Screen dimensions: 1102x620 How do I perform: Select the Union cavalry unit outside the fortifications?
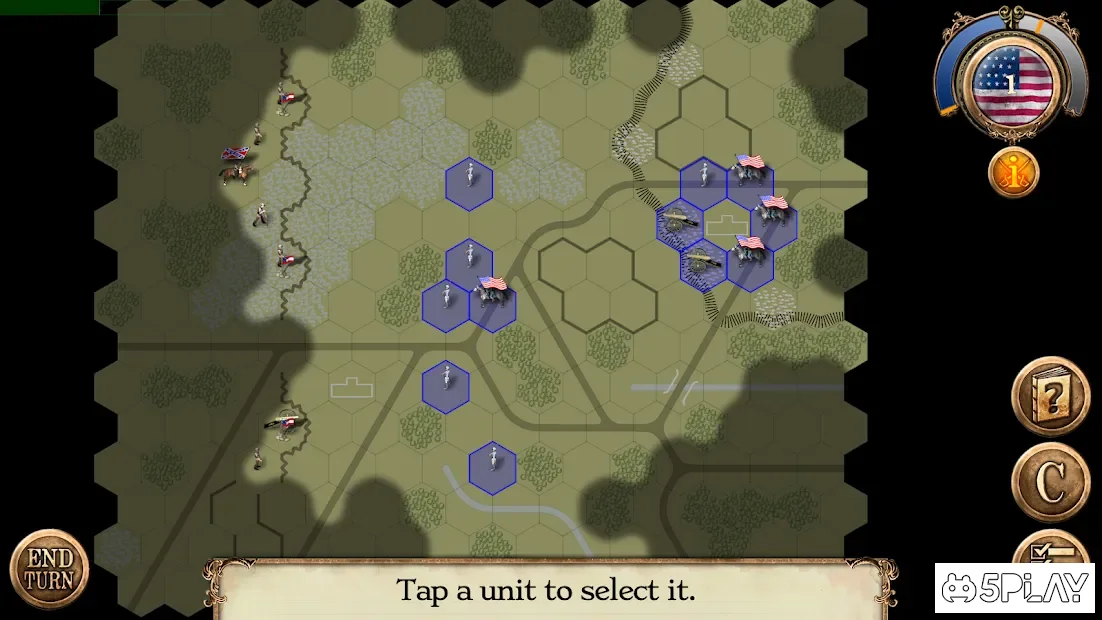click(492, 306)
